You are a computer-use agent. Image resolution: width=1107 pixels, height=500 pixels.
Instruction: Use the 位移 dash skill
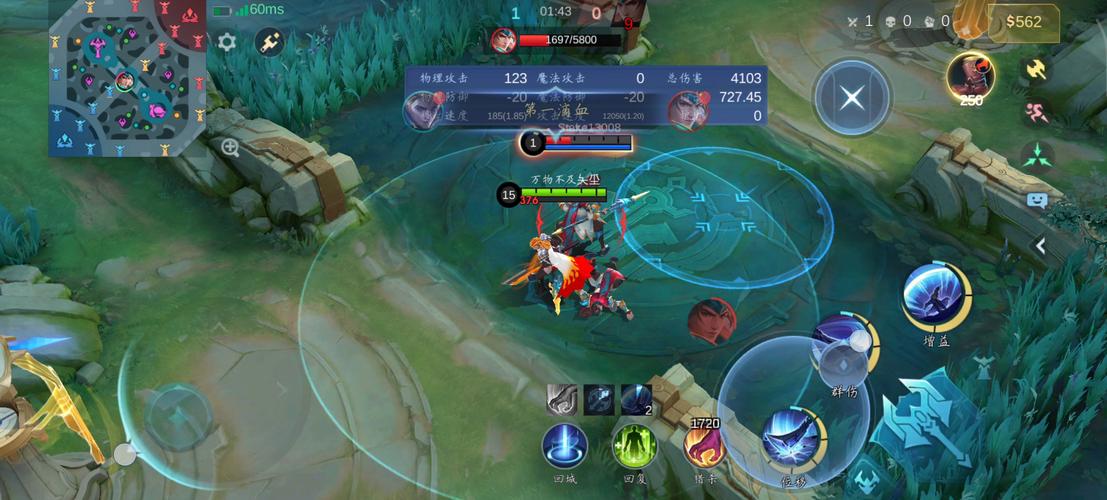click(x=791, y=437)
